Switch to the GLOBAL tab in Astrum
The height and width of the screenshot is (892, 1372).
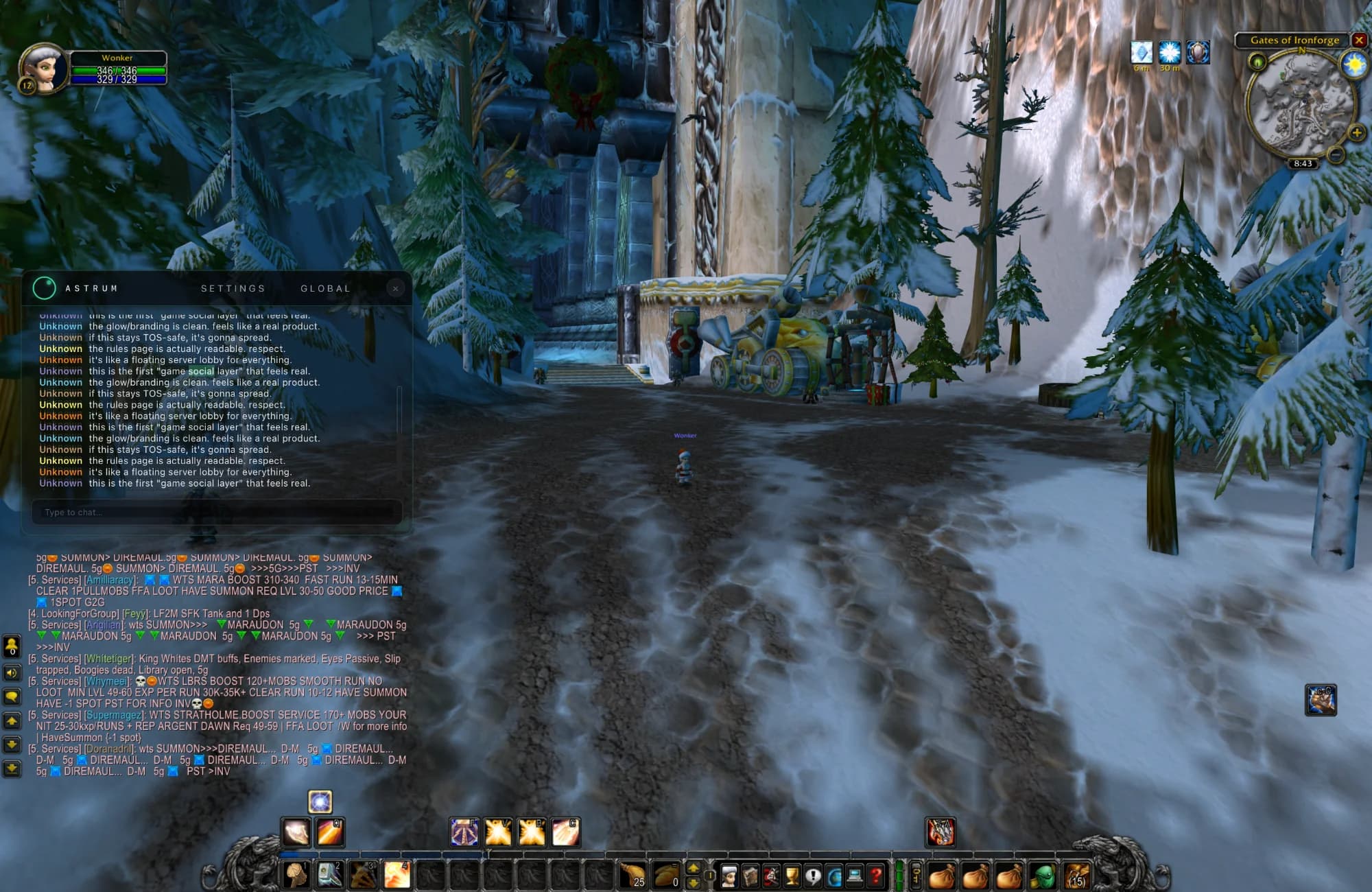(325, 288)
